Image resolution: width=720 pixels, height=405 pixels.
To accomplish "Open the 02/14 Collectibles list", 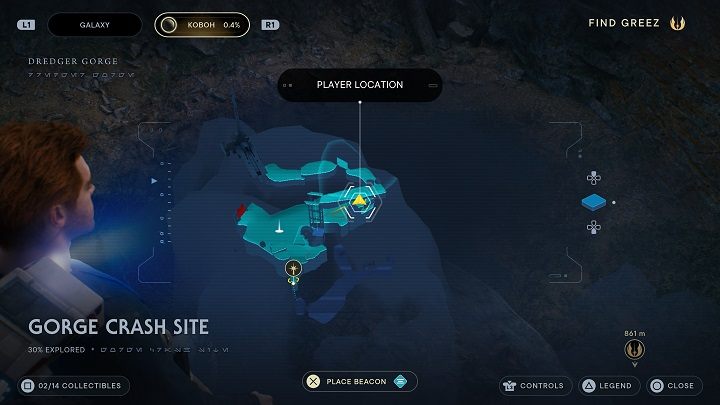I will tap(73, 385).
